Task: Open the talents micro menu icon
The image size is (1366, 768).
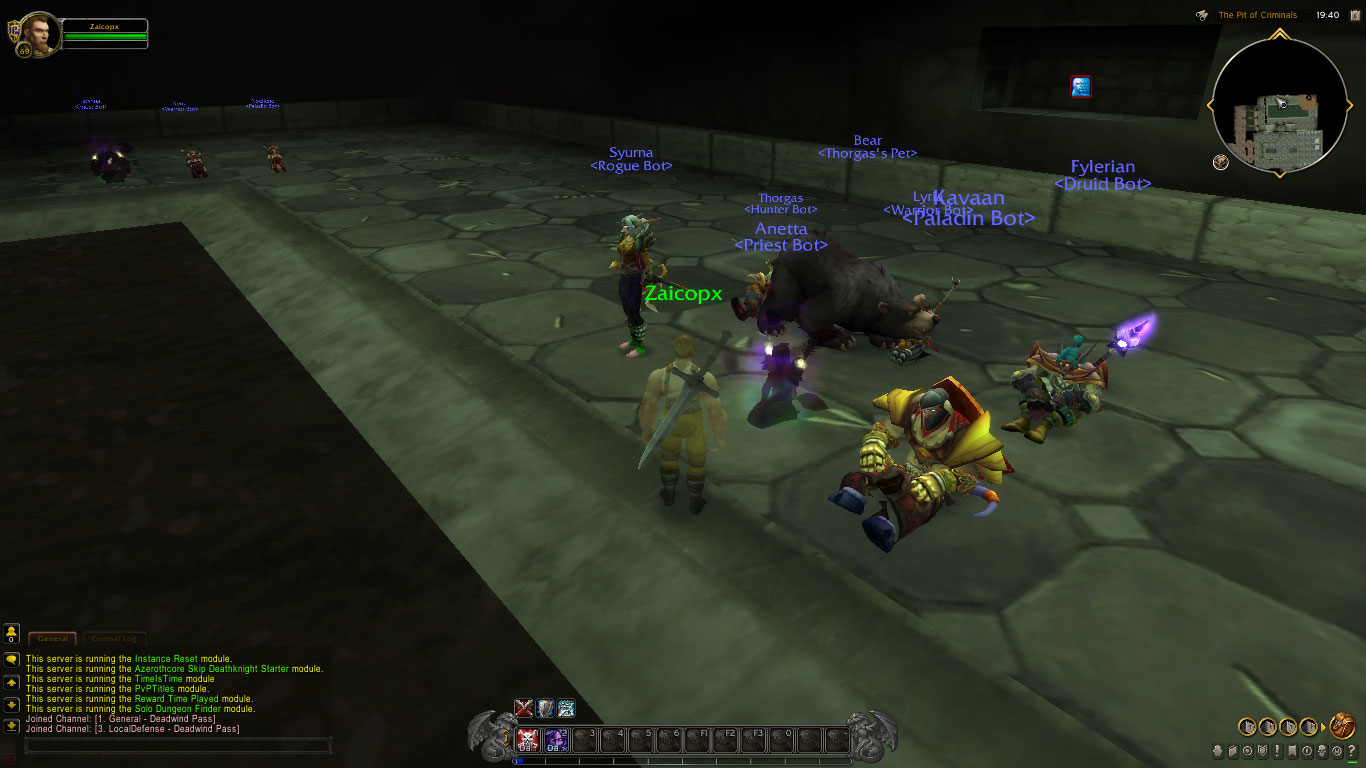Action: pos(1248,752)
